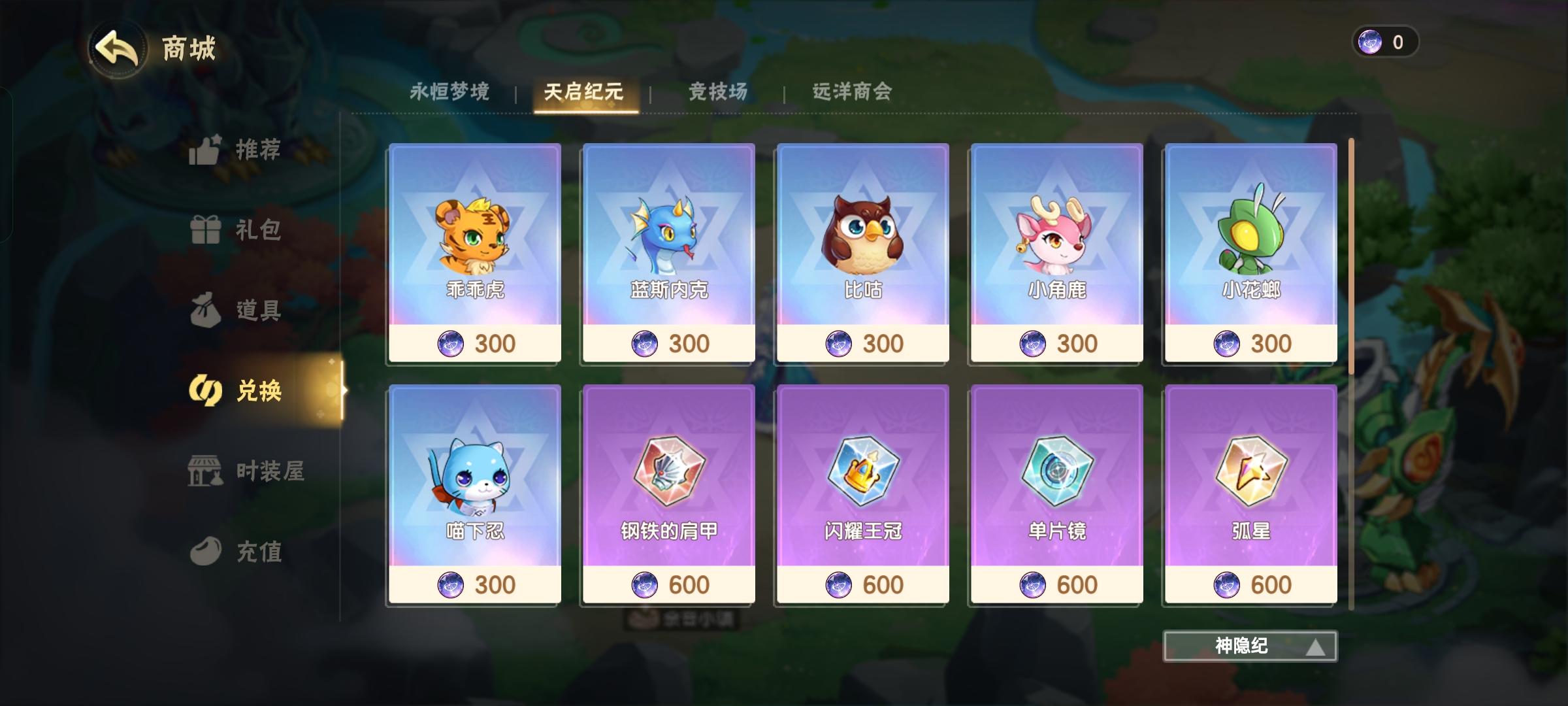Viewport: 1568px width, 706px height.
Task: Select the 小角鹿 pink deer pet card
Action: click(x=1055, y=252)
